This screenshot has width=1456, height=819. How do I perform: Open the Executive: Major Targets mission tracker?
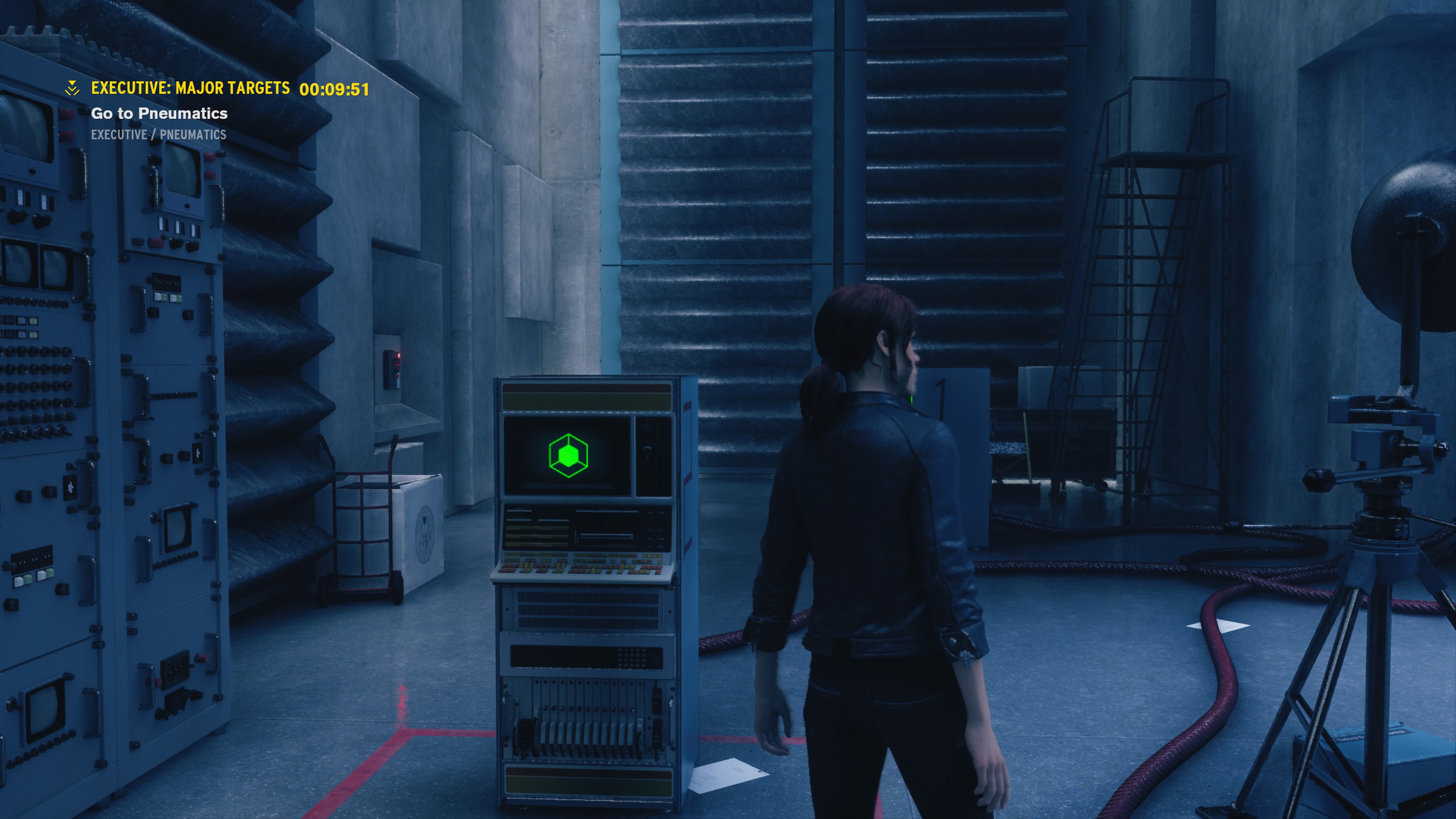point(190,88)
